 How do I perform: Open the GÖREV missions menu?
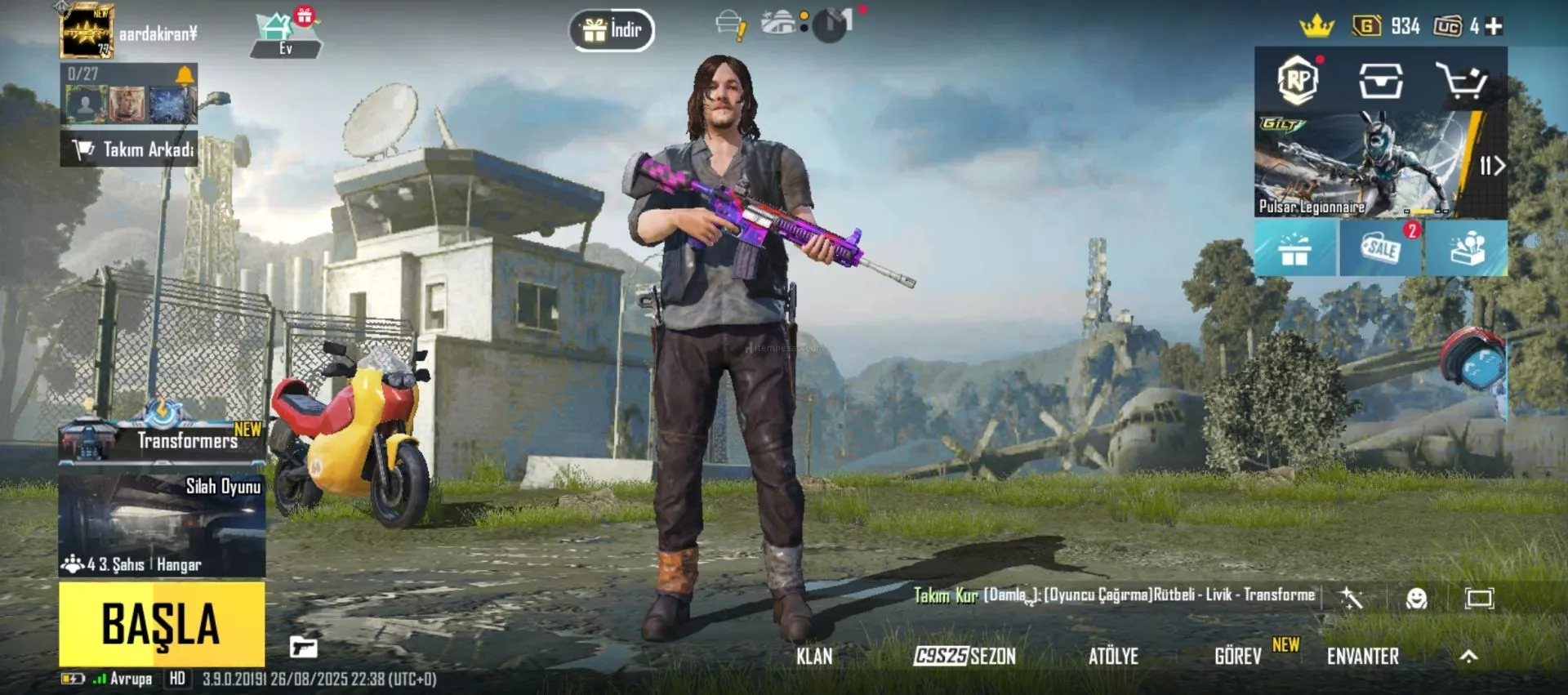click(1238, 656)
